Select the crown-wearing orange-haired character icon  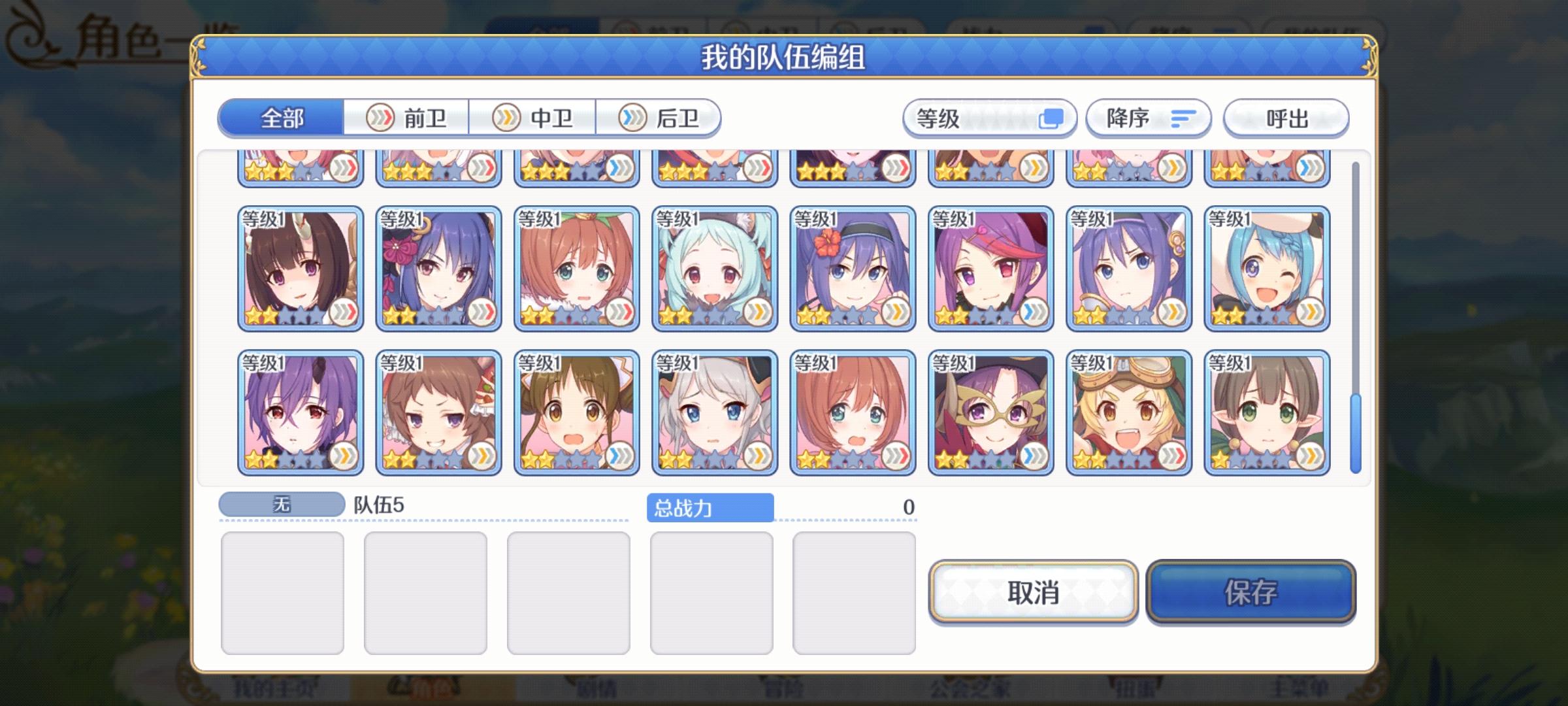(x=576, y=268)
